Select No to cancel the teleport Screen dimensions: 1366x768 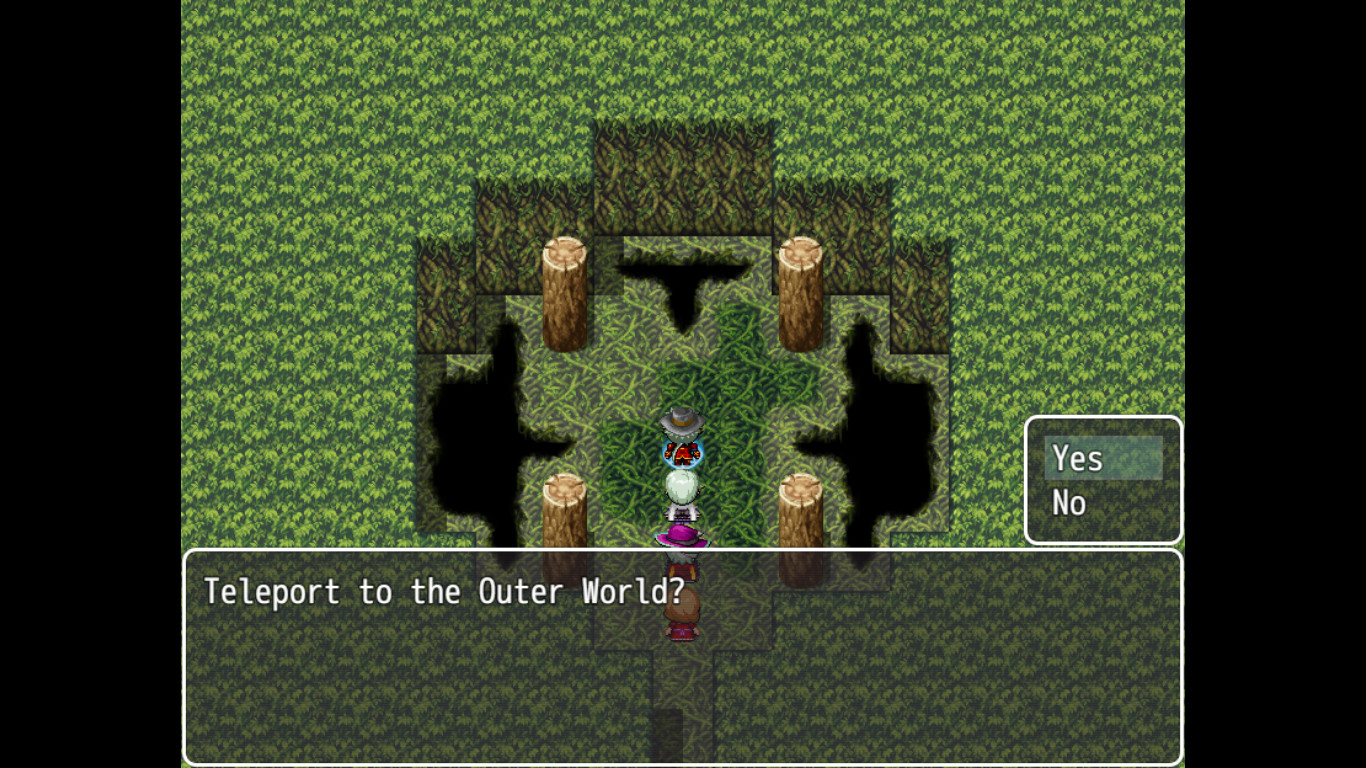click(x=1070, y=503)
